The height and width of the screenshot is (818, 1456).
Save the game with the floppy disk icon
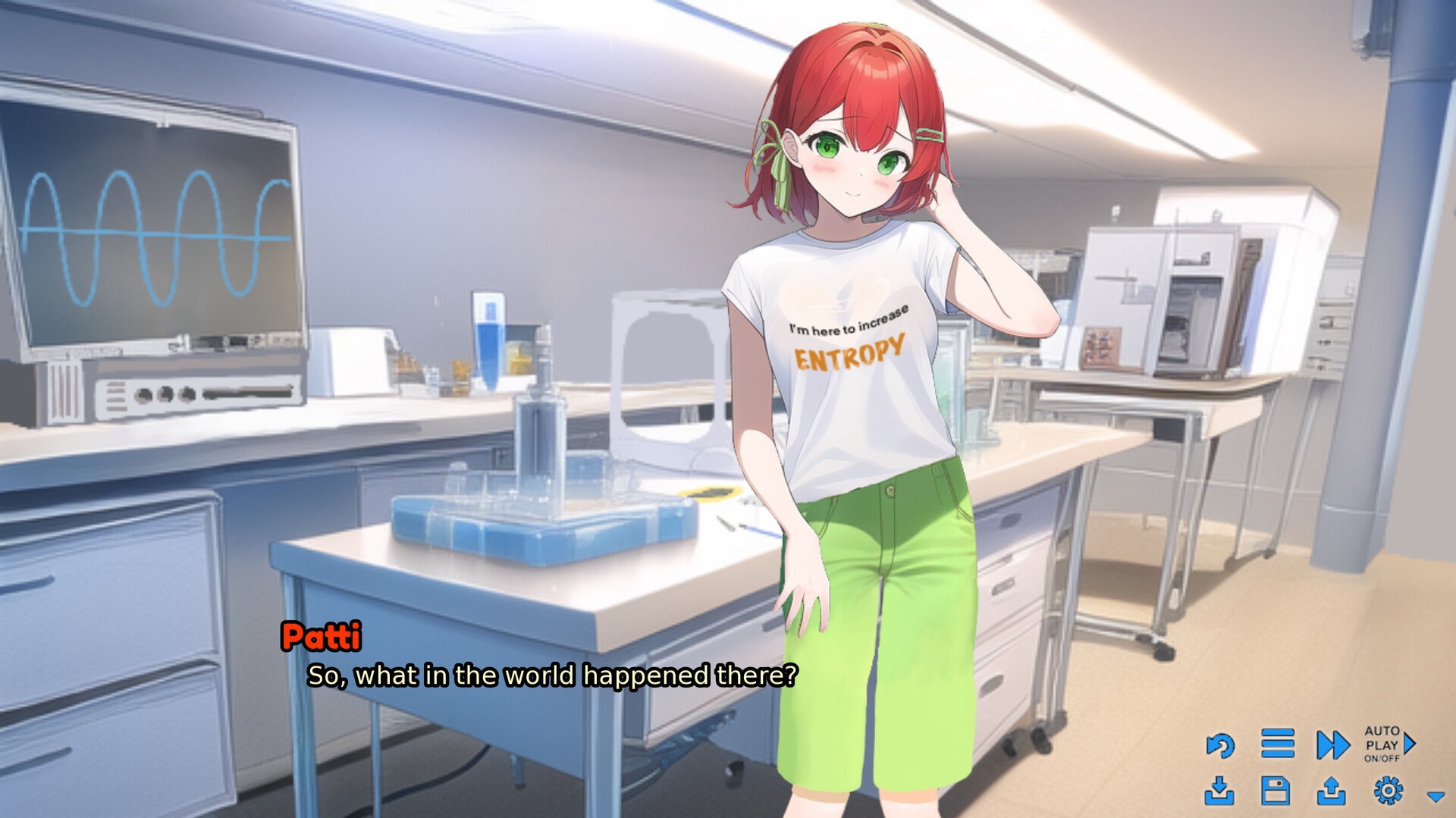pyautogui.click(x=1277, y=791)
